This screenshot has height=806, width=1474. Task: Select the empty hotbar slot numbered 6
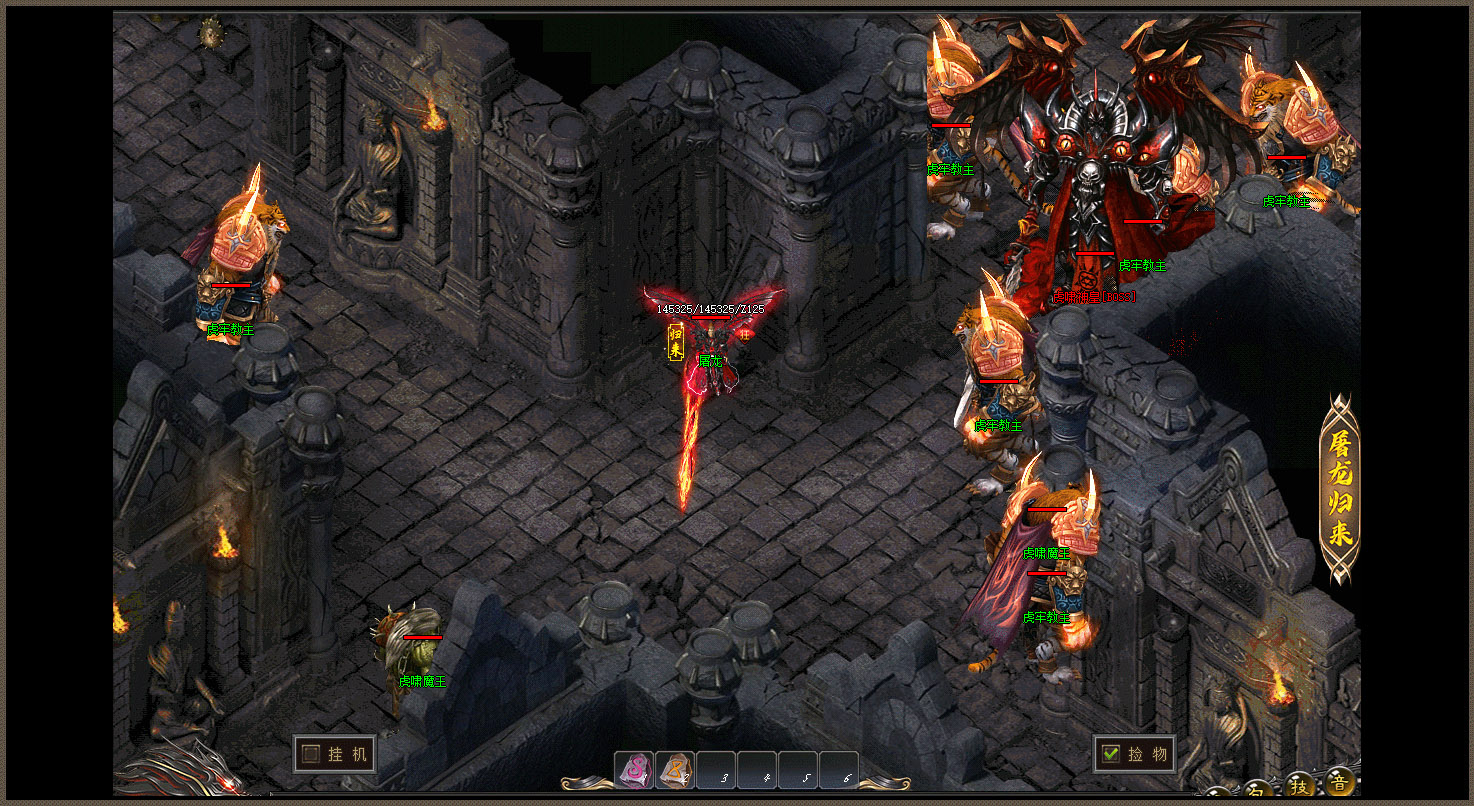point(839,771)
